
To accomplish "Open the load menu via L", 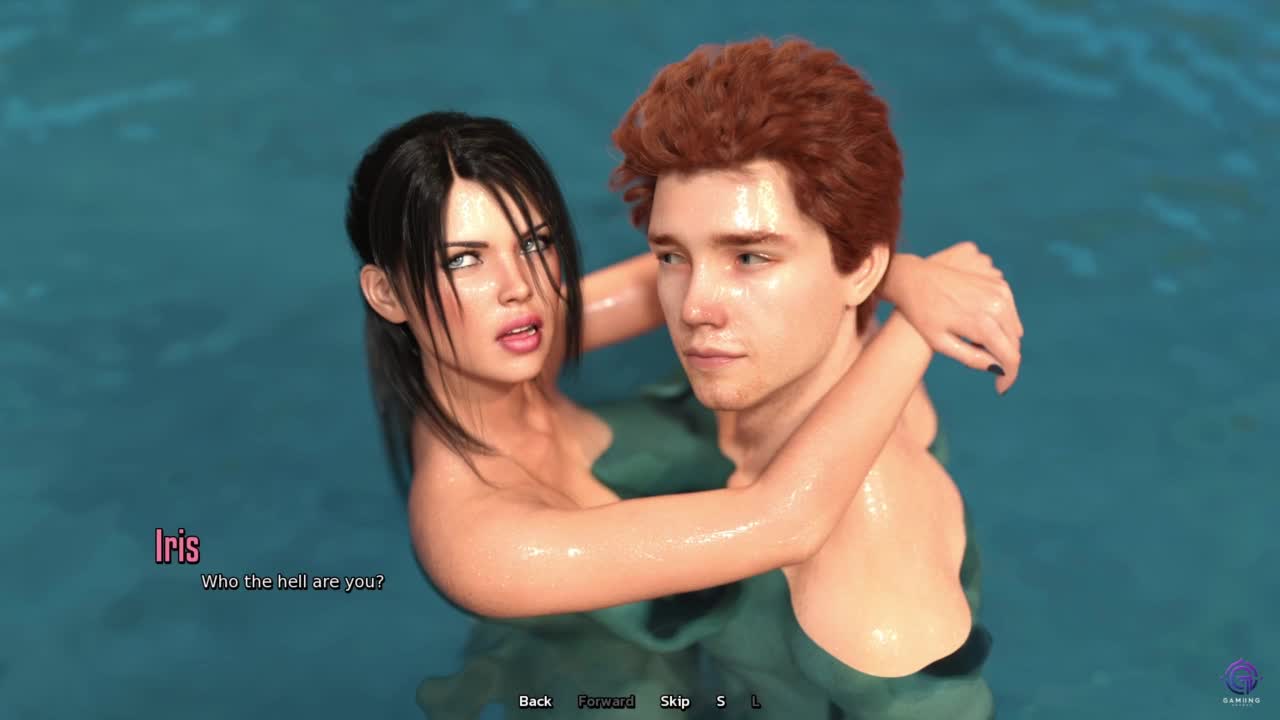I will (755, 701).
